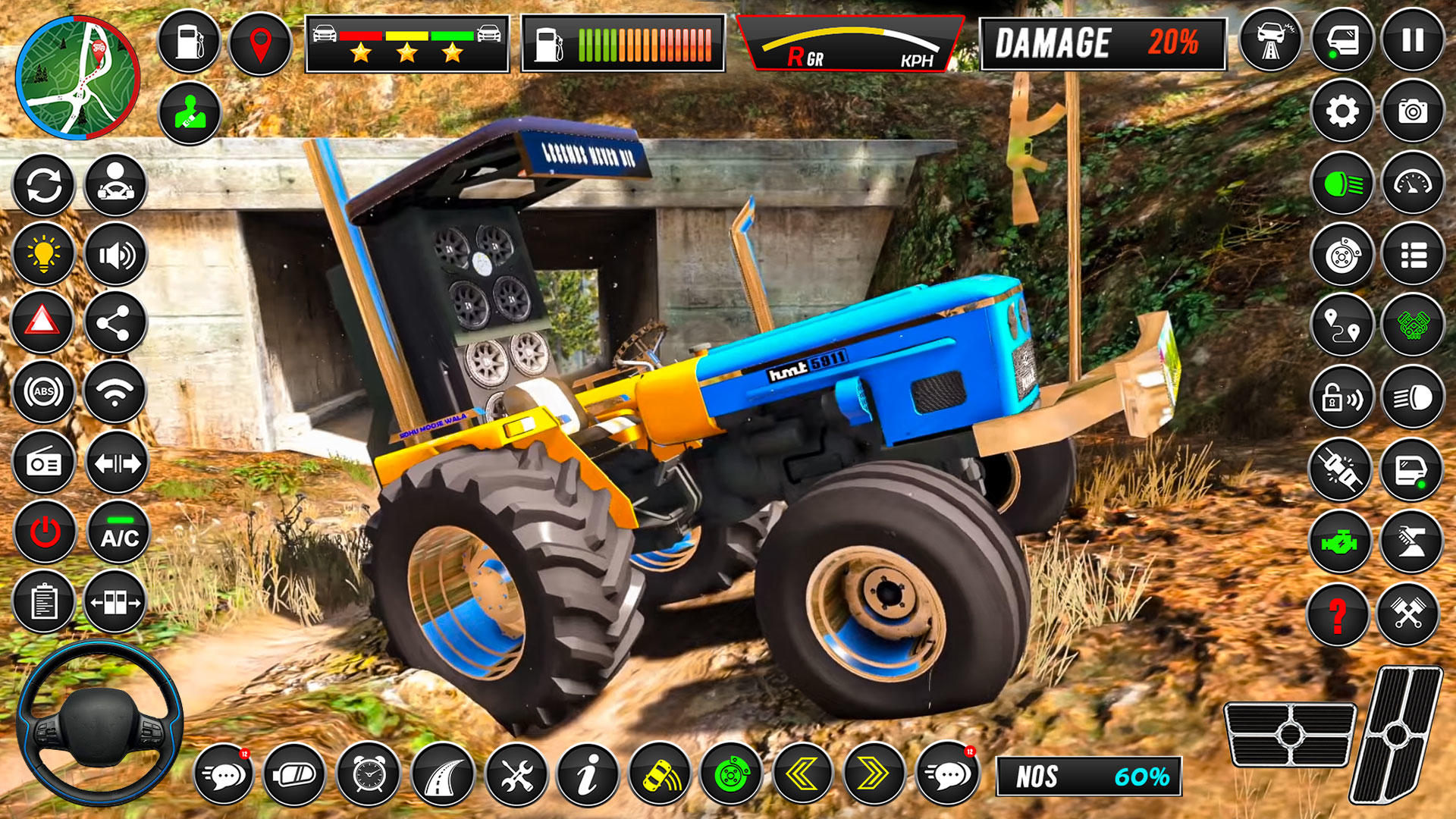Click the alarm clock icon
The width and height of the screenshot is (1456, 819).
pyautogui.click(x=369, y=775)
